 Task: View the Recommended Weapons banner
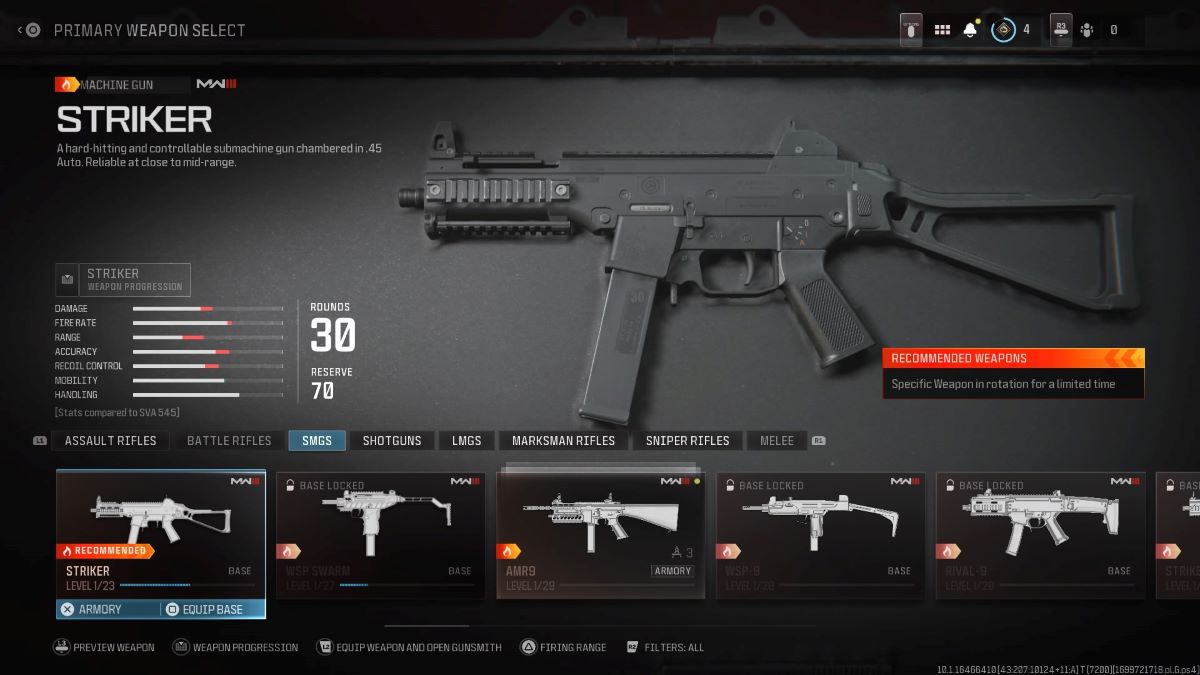[x=1013, y=372]
